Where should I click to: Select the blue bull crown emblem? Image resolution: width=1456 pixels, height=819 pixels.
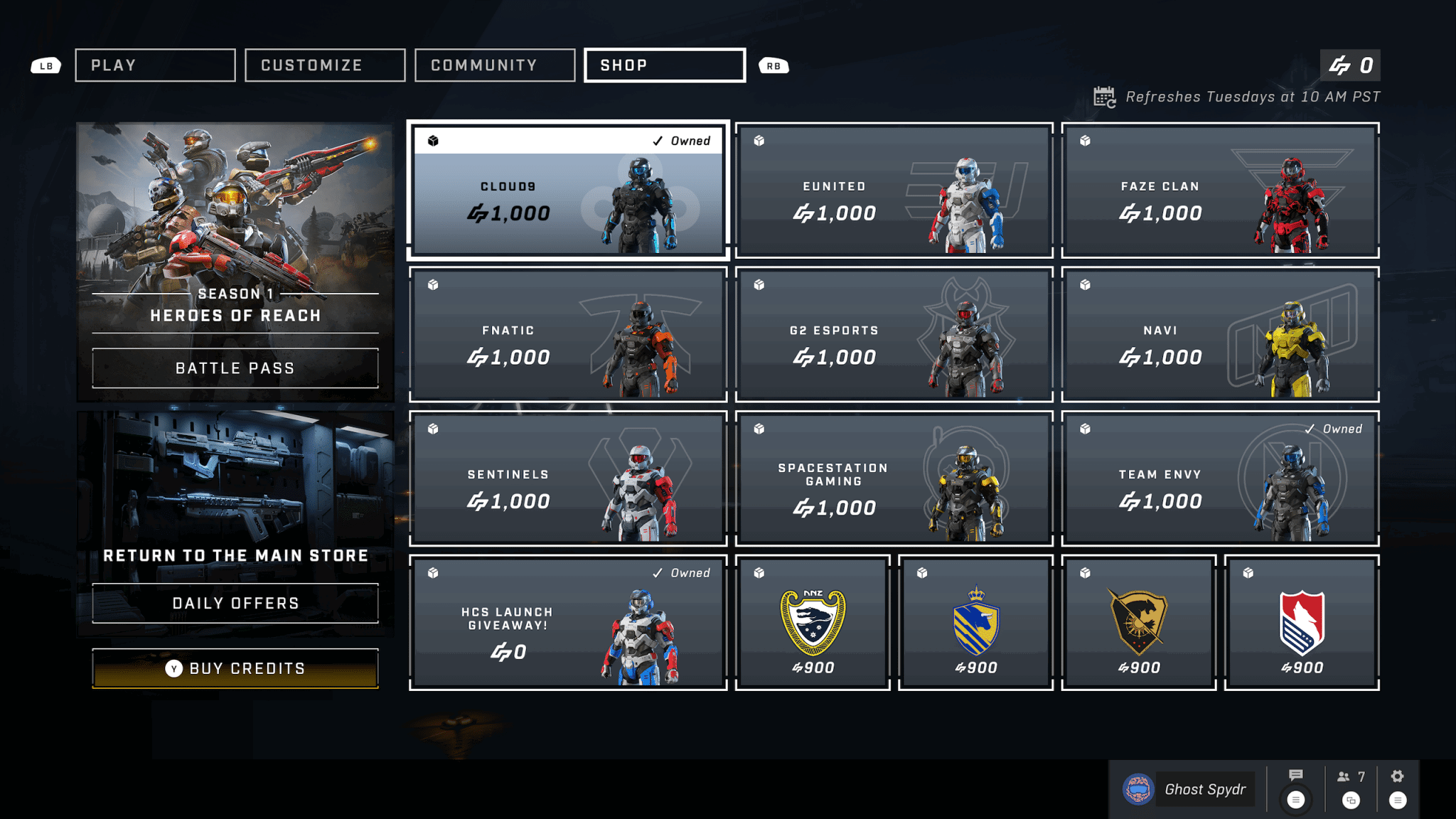point(975,623)
